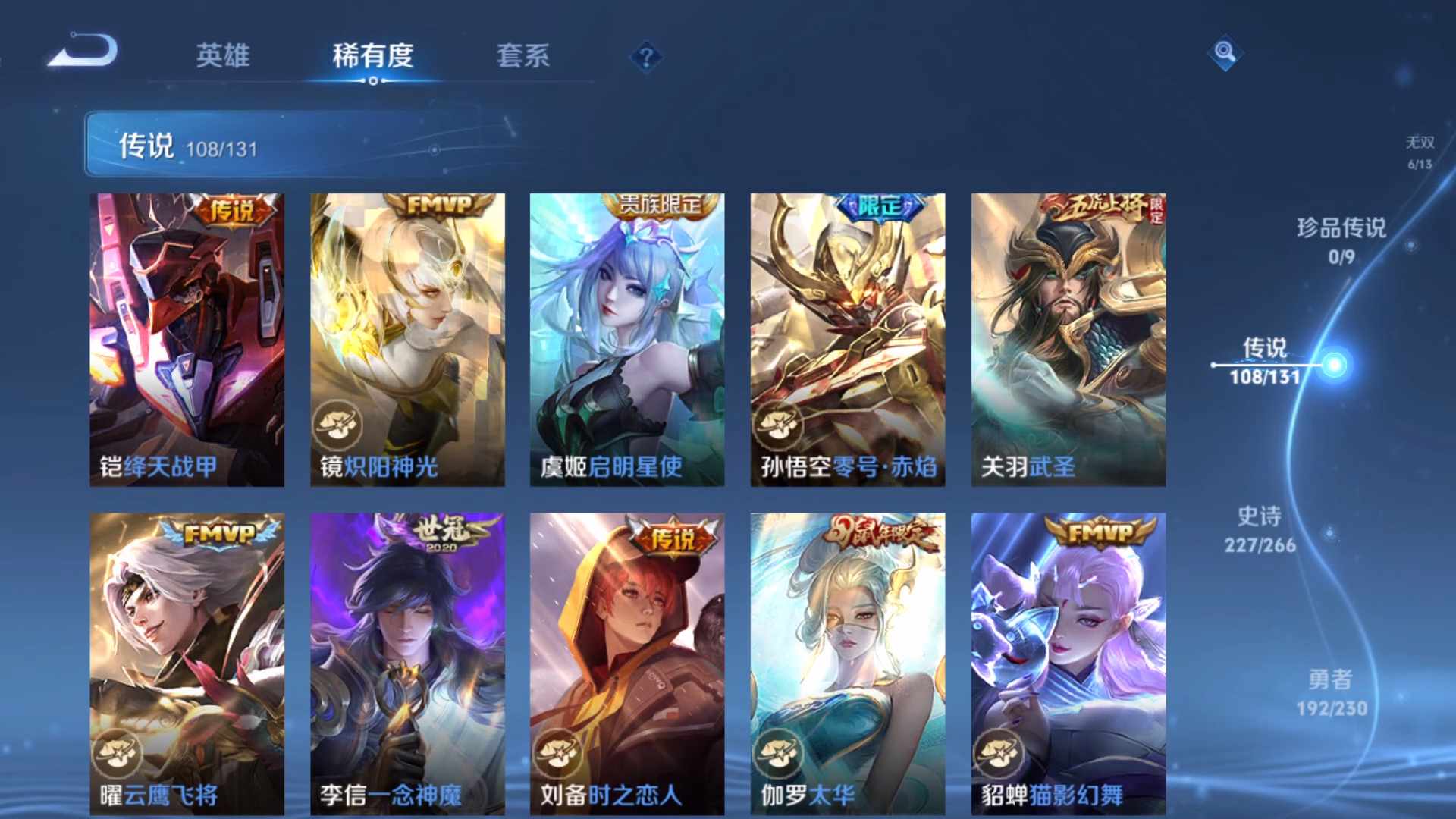Click the FMVP badge on 镜 炽阳神光 card
The height and width of the screenshot is (819, 1456).
[x=438, y=205]
